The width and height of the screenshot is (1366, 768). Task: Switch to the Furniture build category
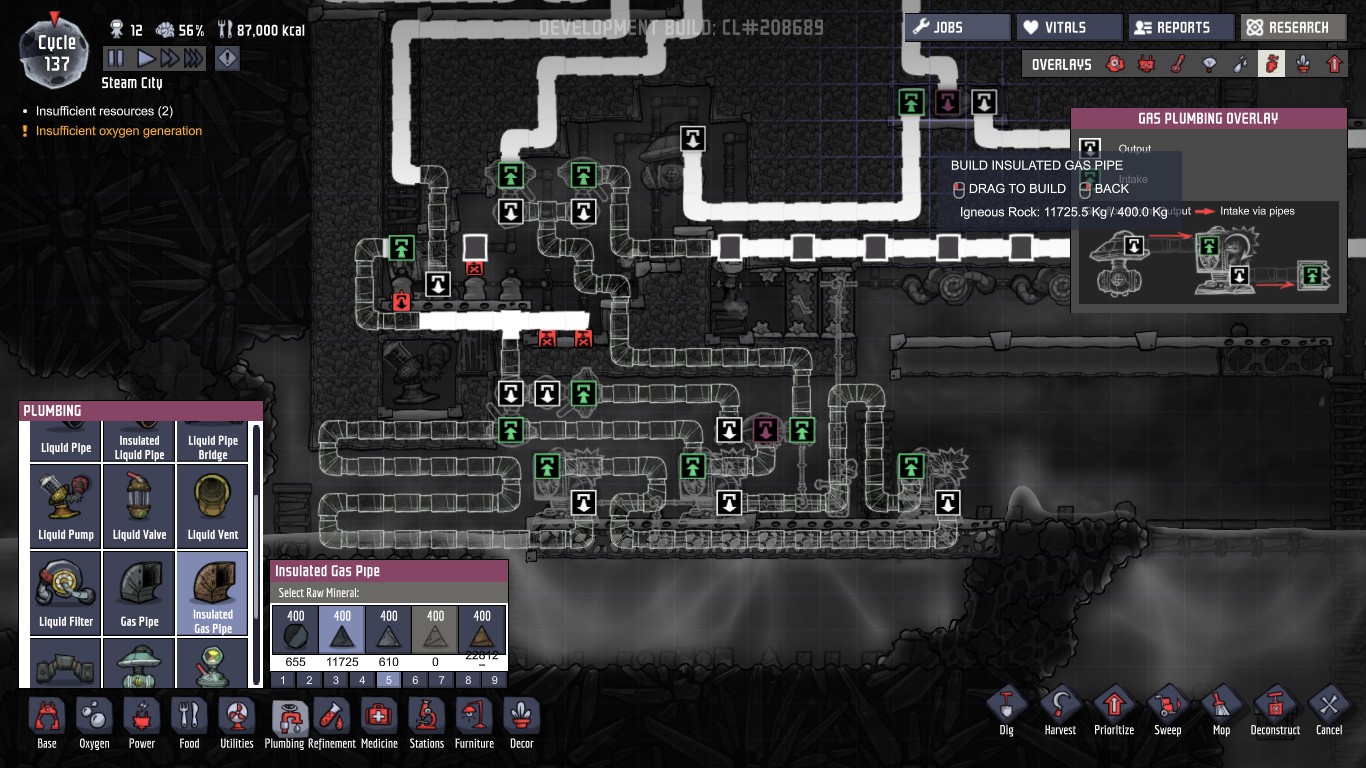pyautogui.click(x=474, y=723)
